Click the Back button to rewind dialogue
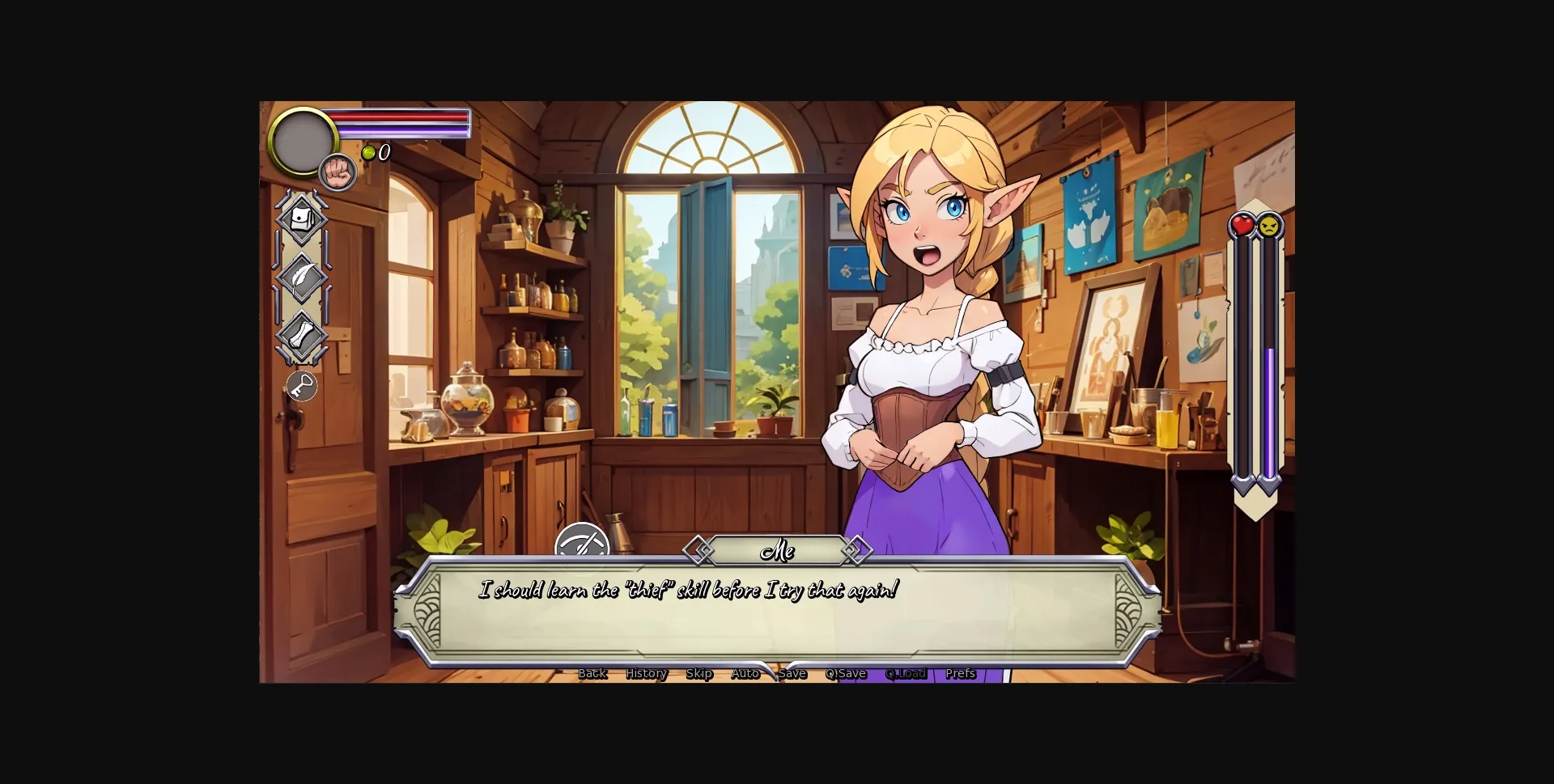This screenshot has width=1554, height=784. tap(593, 673)
